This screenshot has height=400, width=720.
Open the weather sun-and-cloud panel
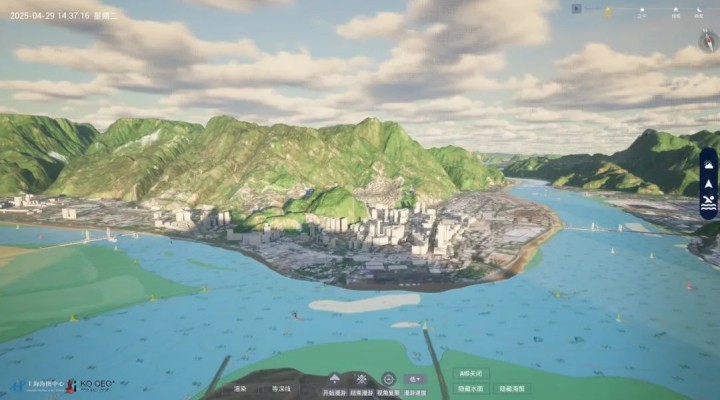coord(708,163)
